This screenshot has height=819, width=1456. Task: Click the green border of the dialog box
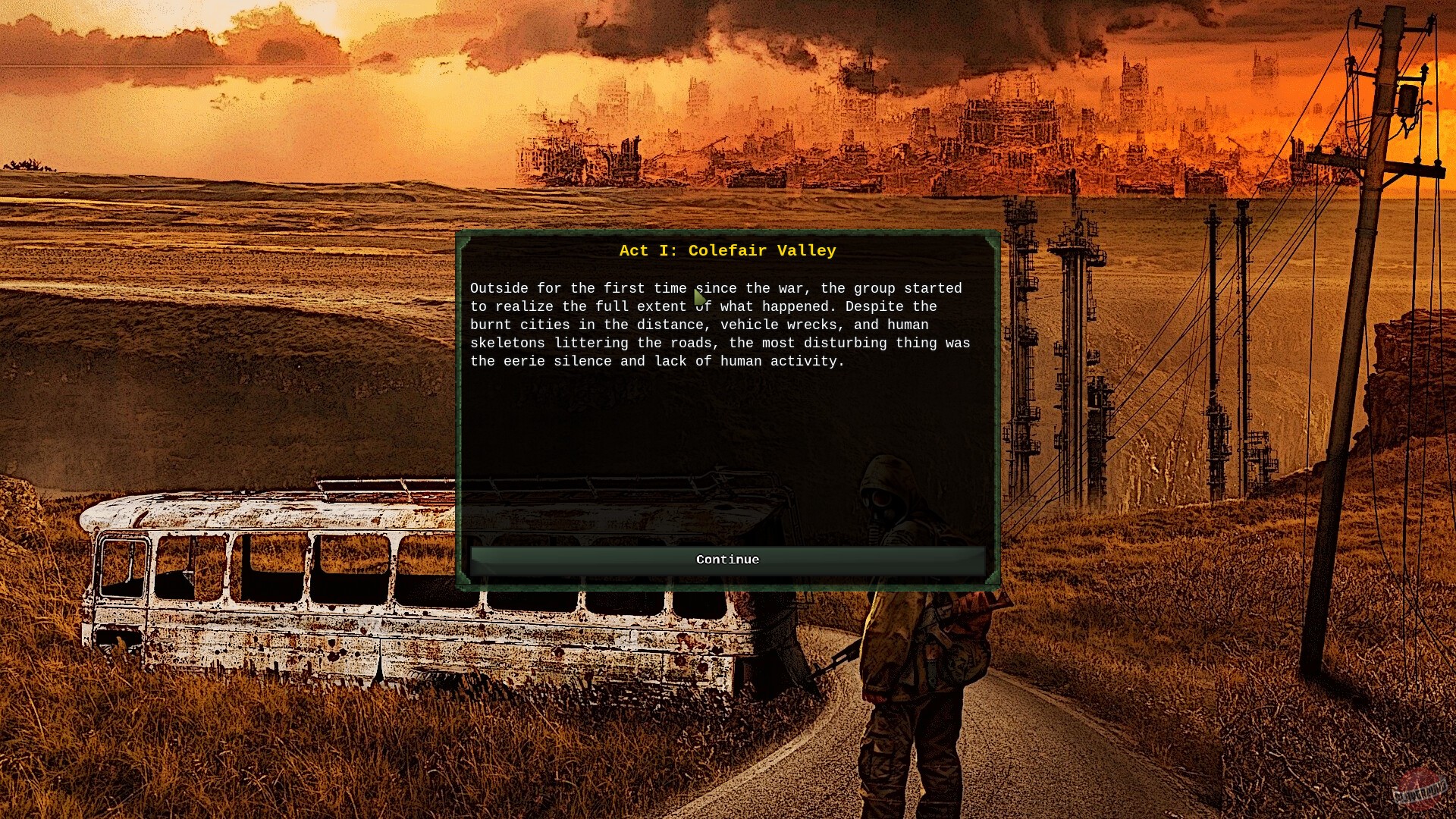click(726, 232)
